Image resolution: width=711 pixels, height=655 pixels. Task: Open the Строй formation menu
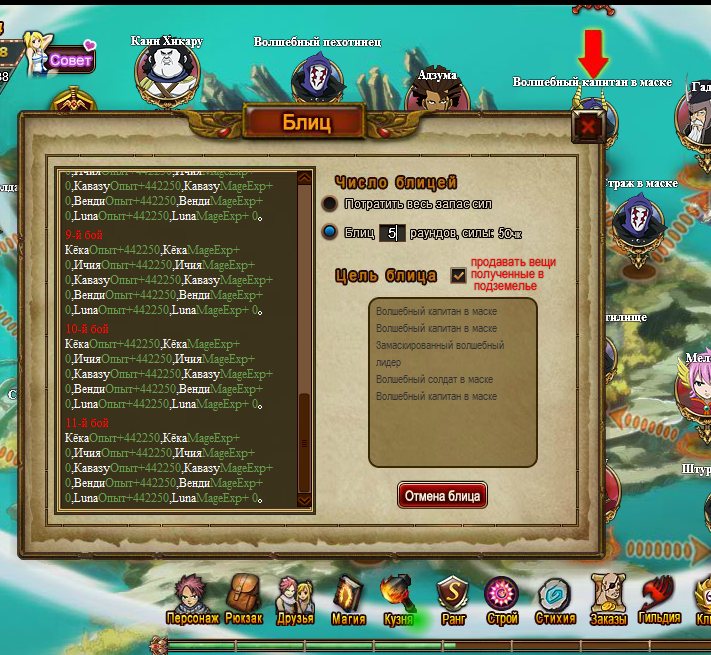[x=502, y=600]
